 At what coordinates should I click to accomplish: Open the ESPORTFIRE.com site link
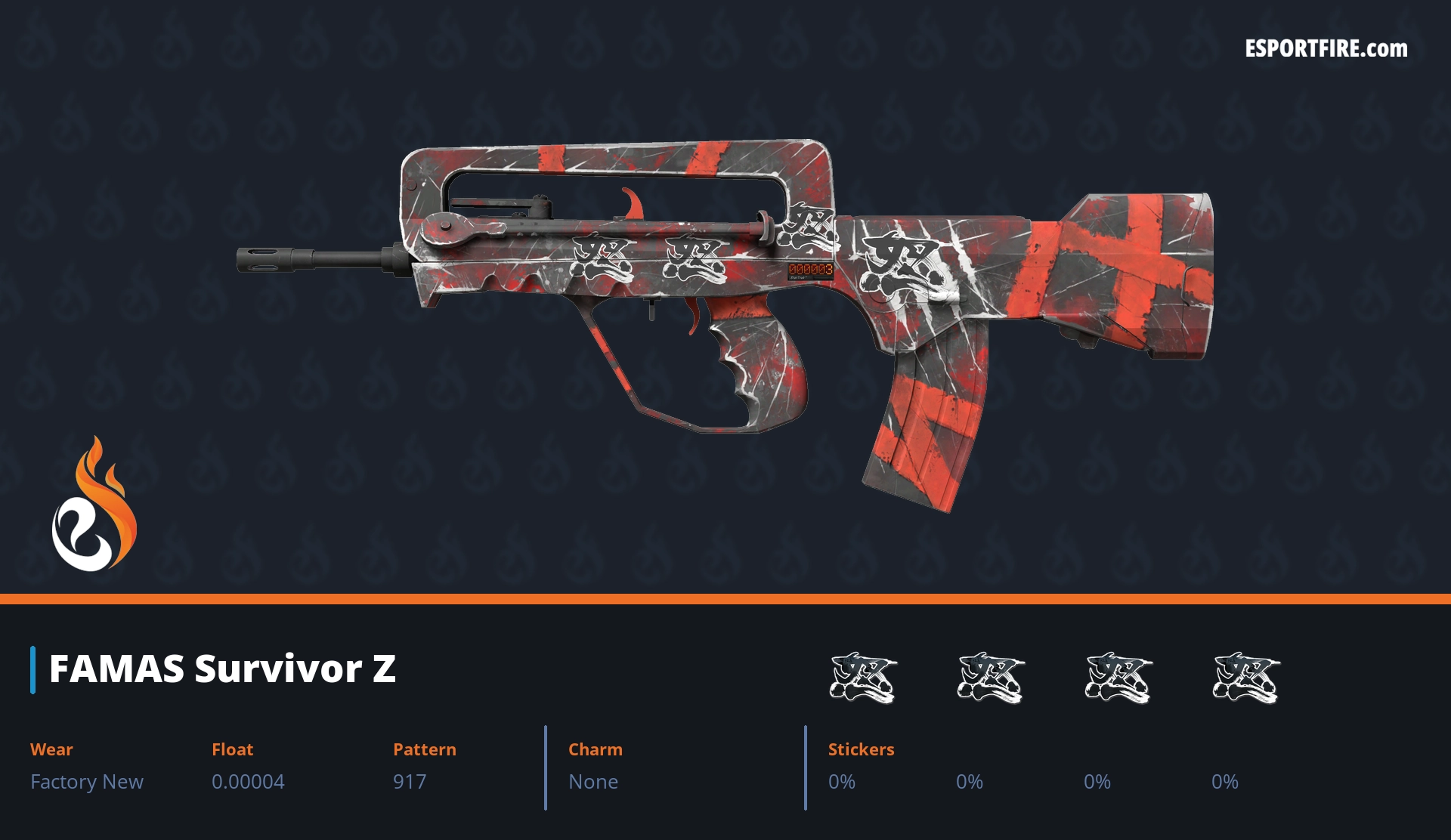pyautogui.click(x=1326, y=49)
